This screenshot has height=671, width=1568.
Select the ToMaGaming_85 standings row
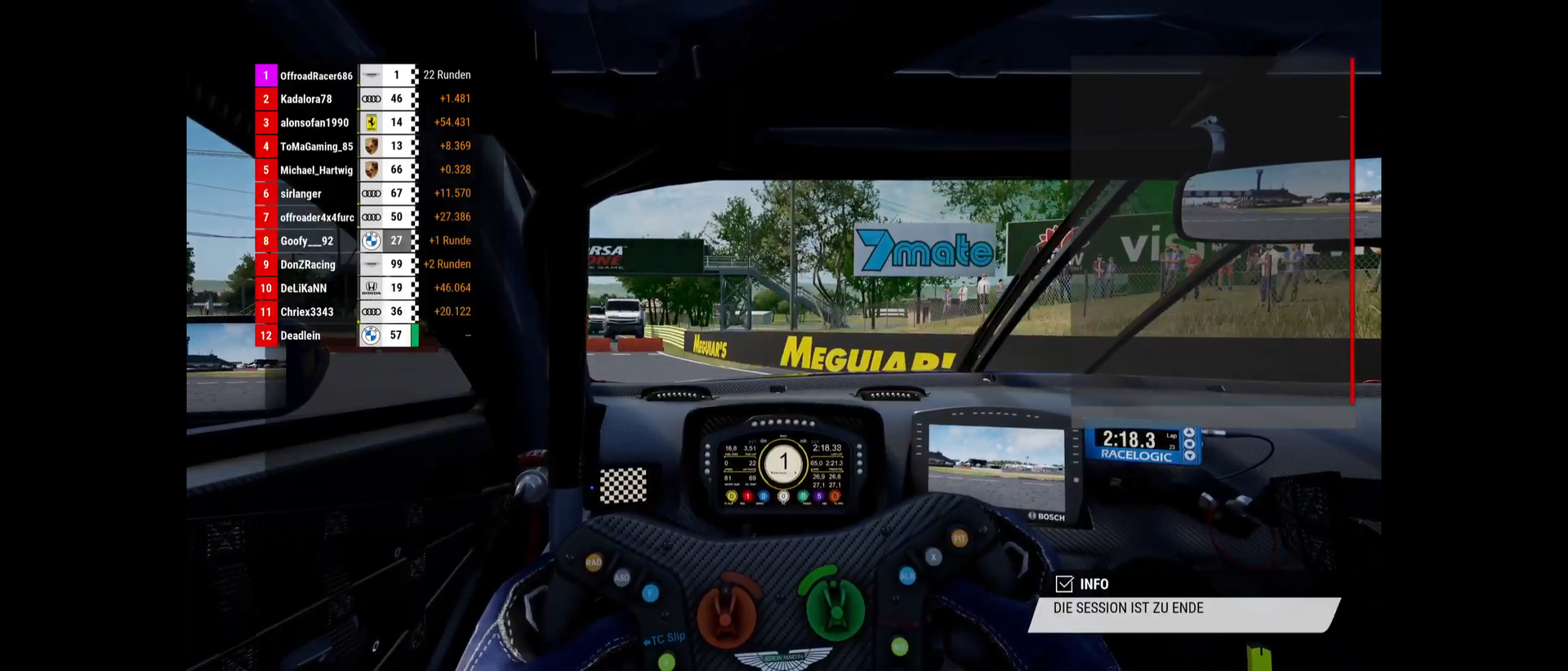(x=316, y=147)
